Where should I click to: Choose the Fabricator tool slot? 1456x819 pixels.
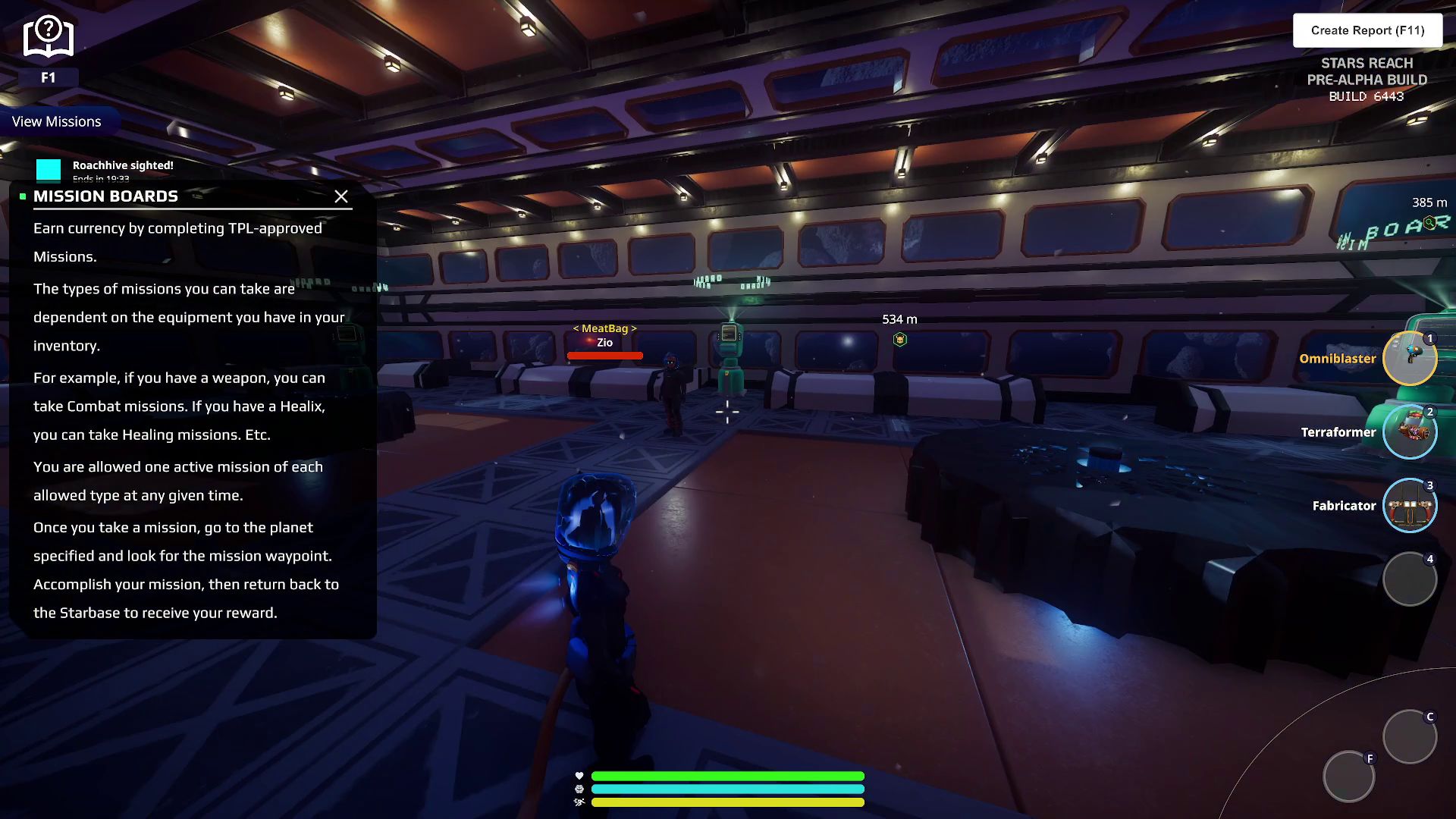click(1409, 506)
